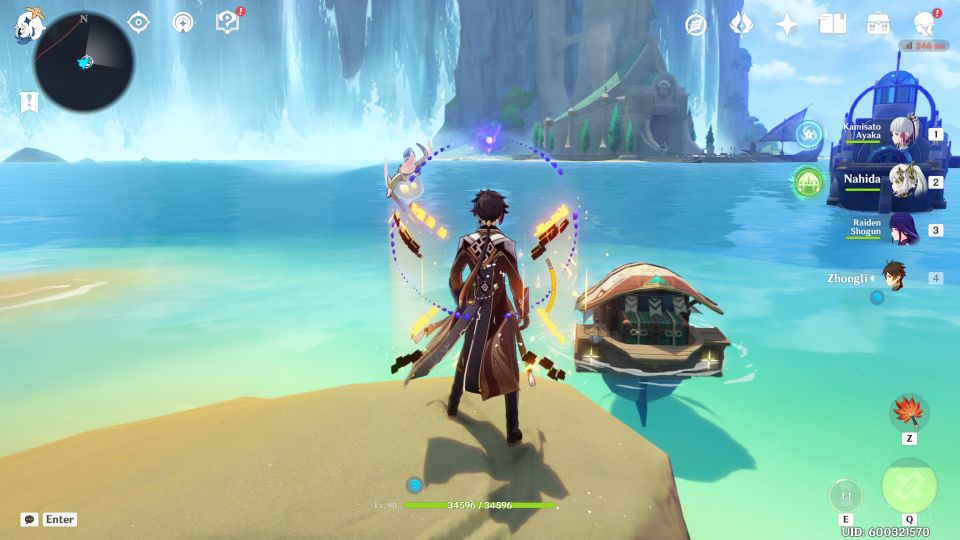Viewport: 960px width, 540px height.
Task: Activate Zhongli's Elemental Burst button
Action: click(909, 487)
